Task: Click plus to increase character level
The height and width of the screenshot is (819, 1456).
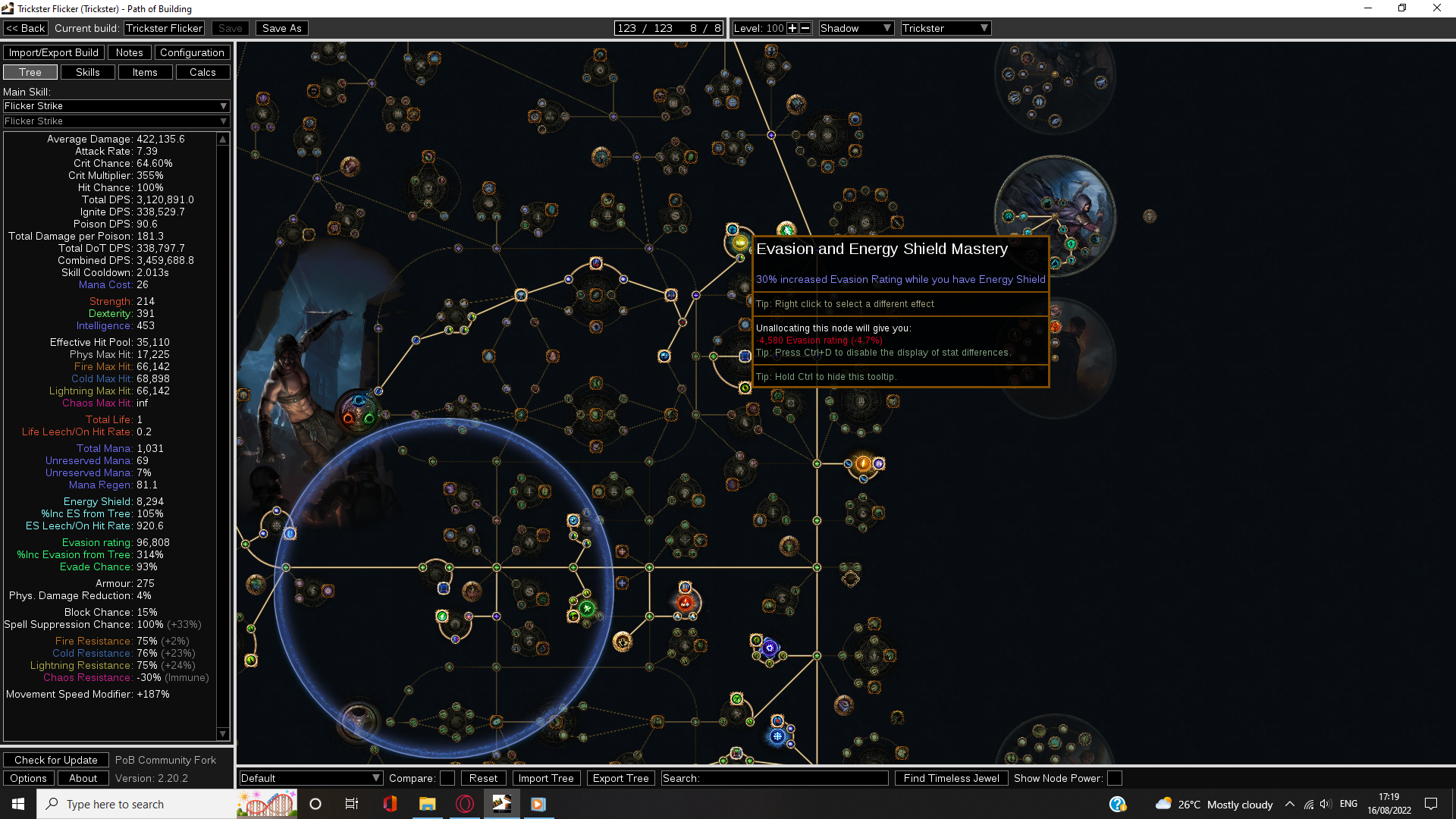Action: pyautogui.click(x=791, y=28)
